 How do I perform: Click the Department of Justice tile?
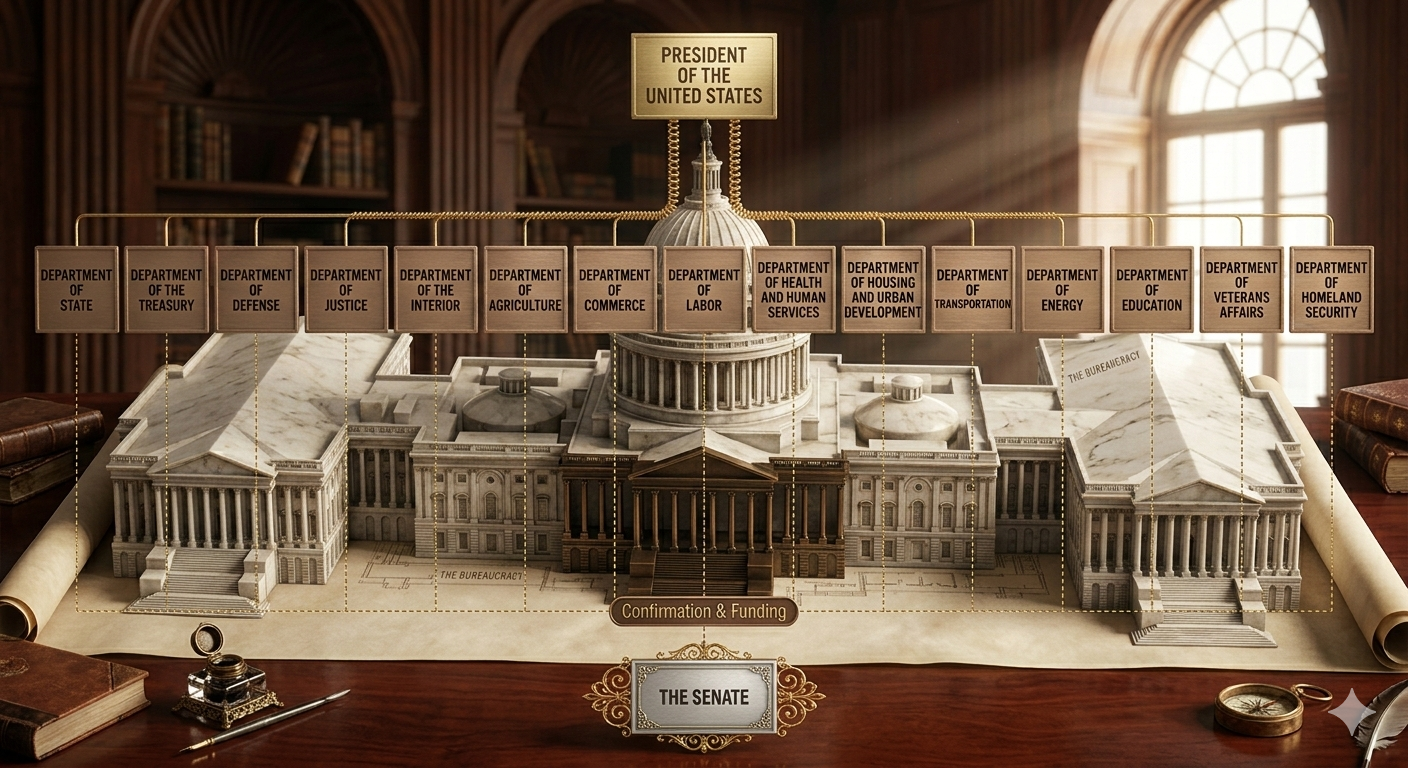pos(346,289)
